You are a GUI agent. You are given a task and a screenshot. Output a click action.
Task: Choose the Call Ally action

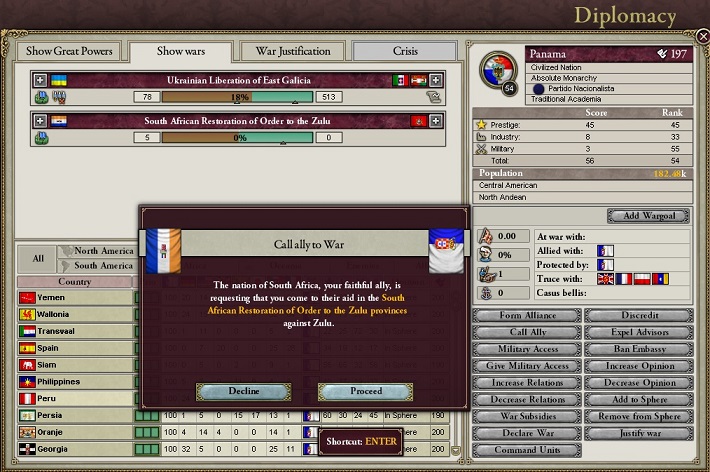(526, 332)
